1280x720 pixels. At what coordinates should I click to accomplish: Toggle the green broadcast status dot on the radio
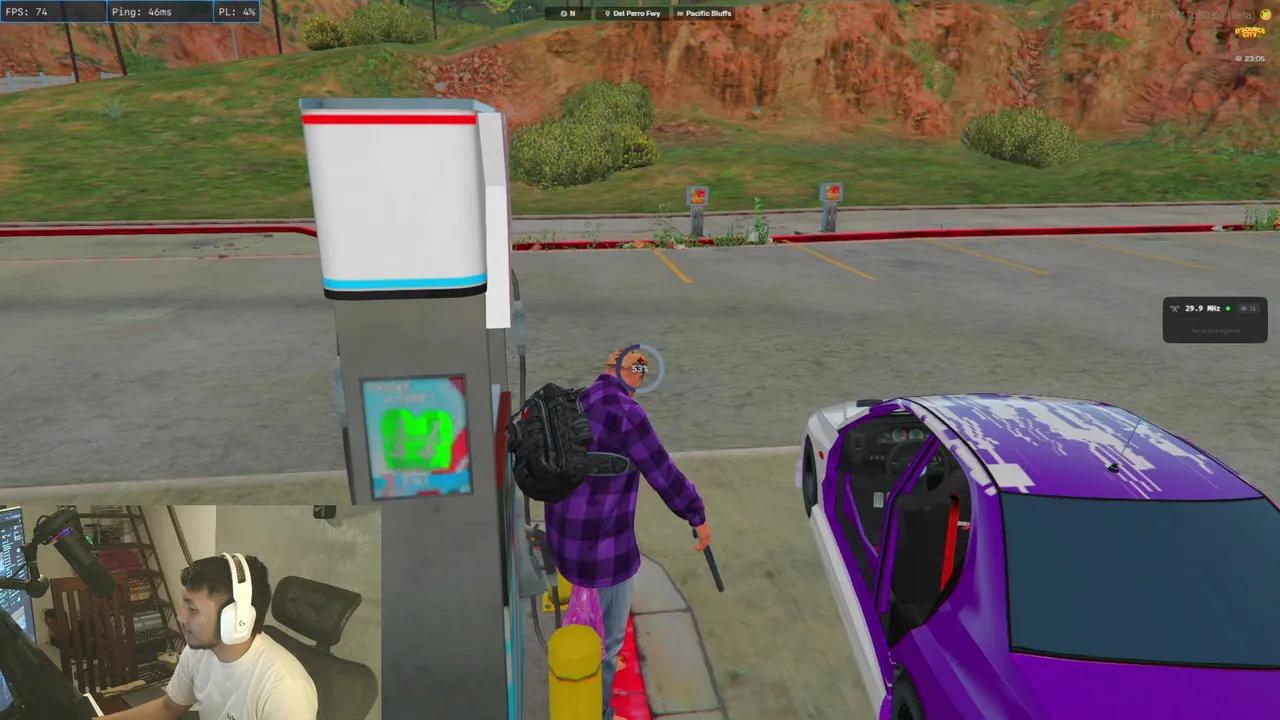pyautogui.click(x=1228, y=308)
